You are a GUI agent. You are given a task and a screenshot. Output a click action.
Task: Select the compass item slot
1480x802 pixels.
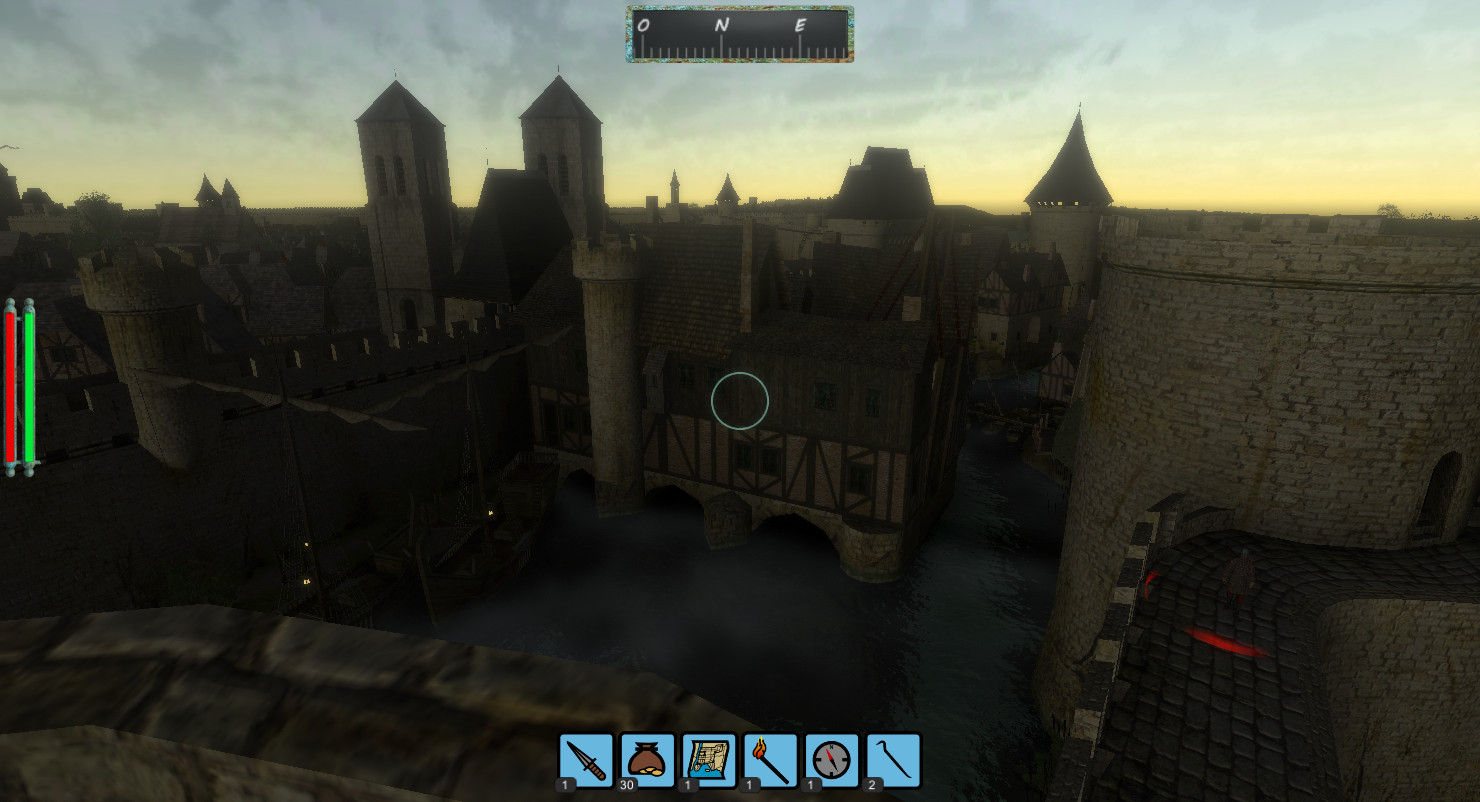(x=832, y=761)
